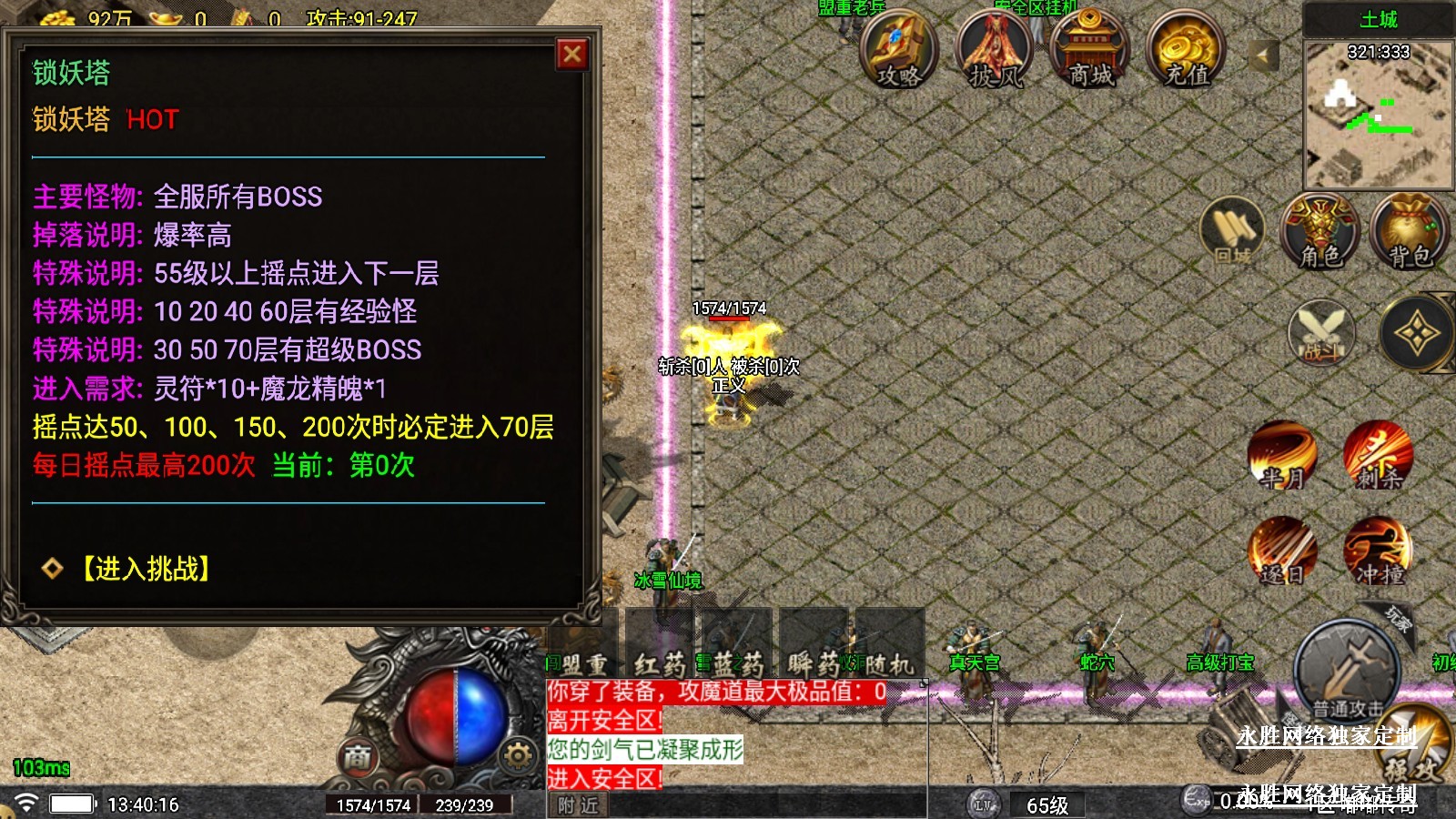Open the 充值 recharge icon
Image resolution: width=1456 pixels, height=819 pixels.
point(1187,50)
